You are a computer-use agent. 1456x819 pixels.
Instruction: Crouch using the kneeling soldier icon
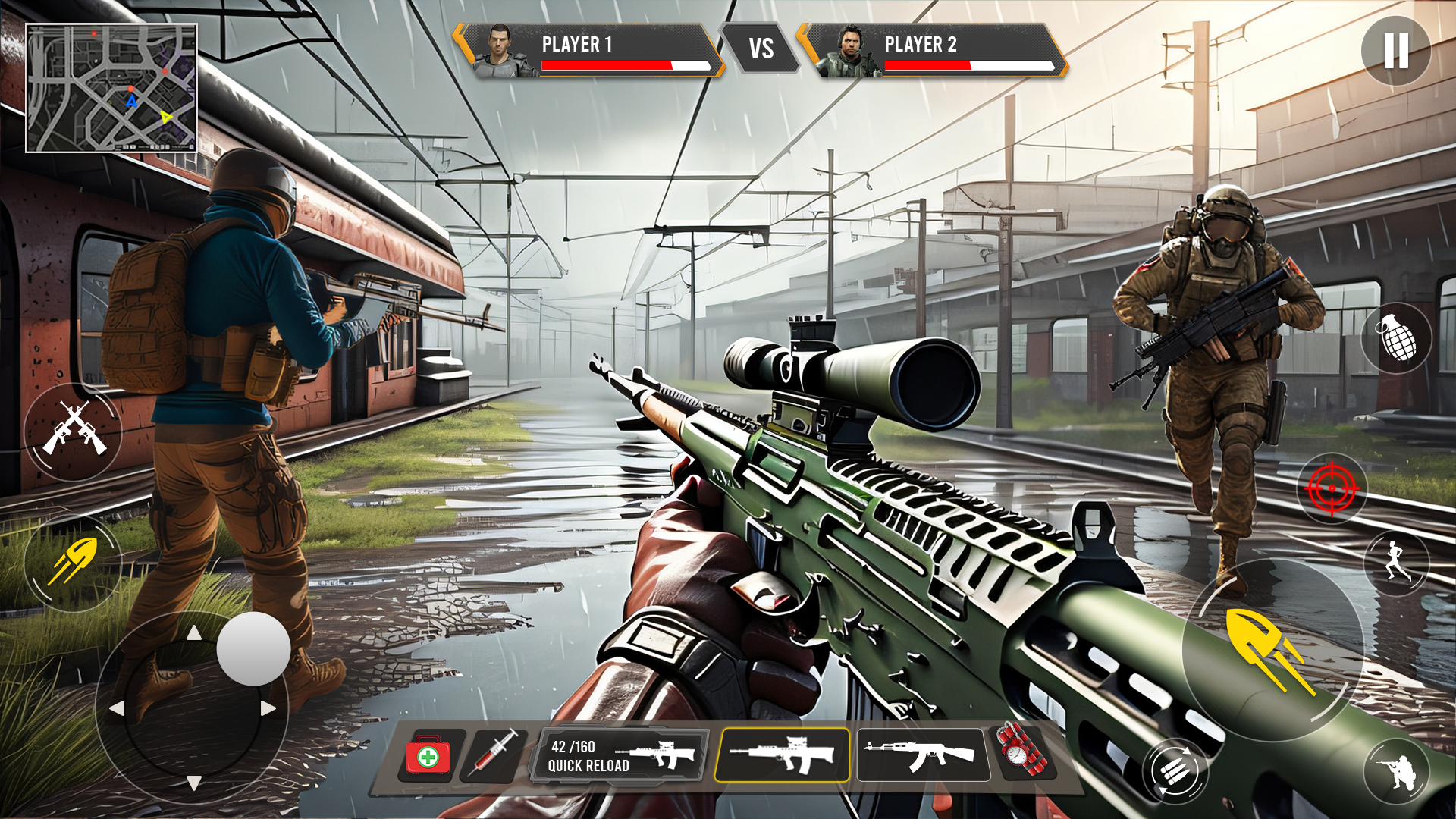1396,772
